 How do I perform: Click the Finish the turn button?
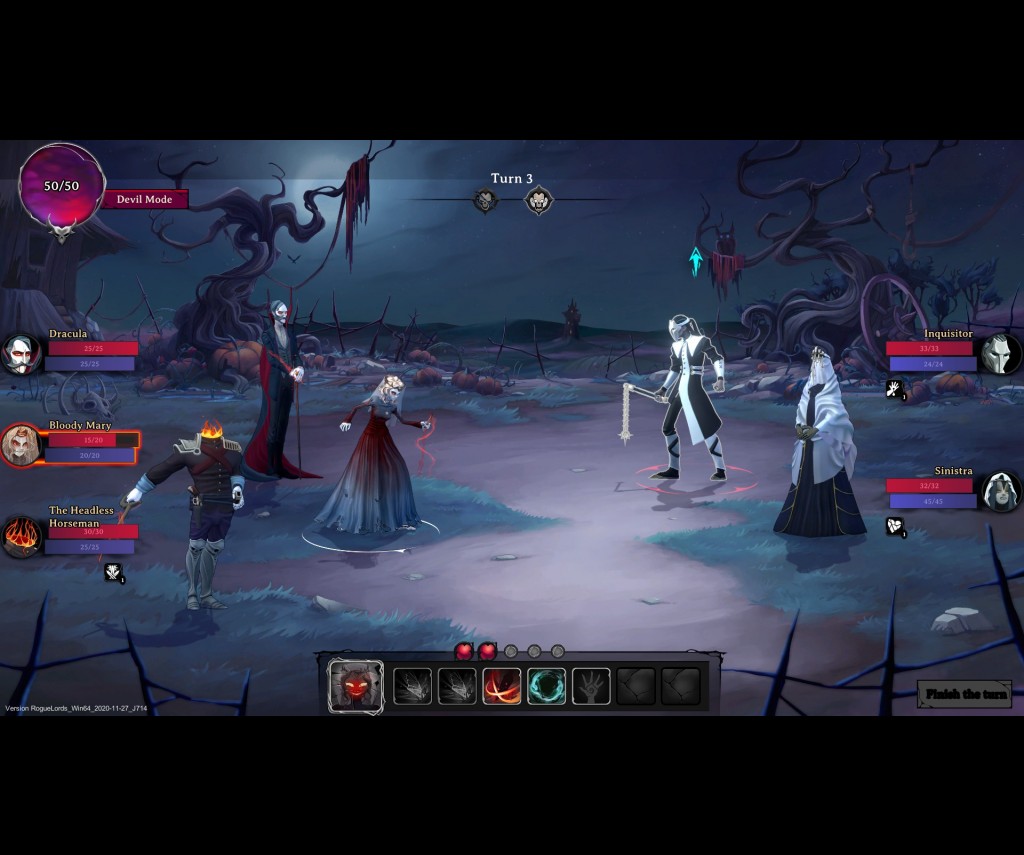click(965, 694)
